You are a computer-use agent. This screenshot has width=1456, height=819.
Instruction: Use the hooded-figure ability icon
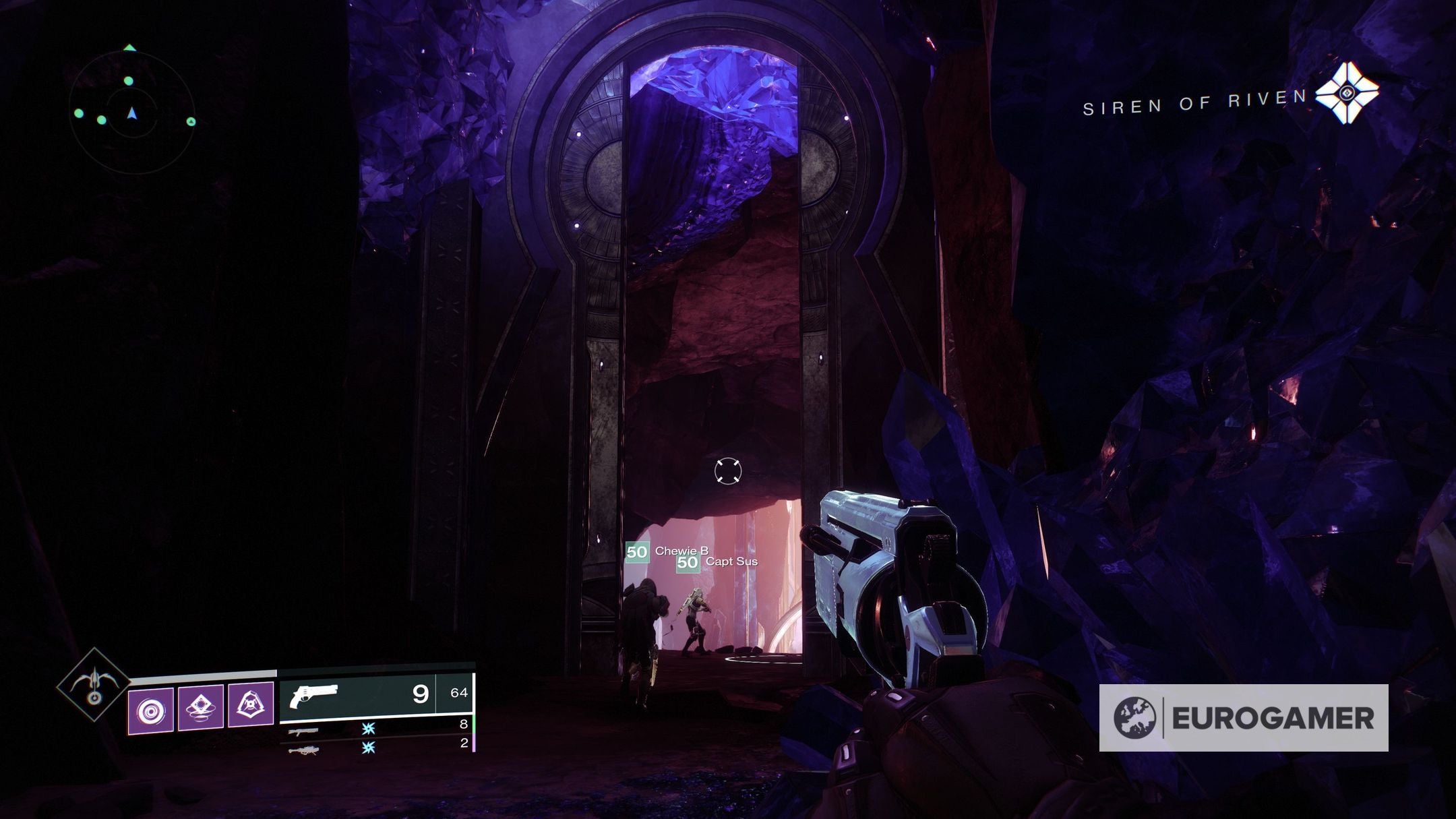pyautogui.click(x=251, y=706)
